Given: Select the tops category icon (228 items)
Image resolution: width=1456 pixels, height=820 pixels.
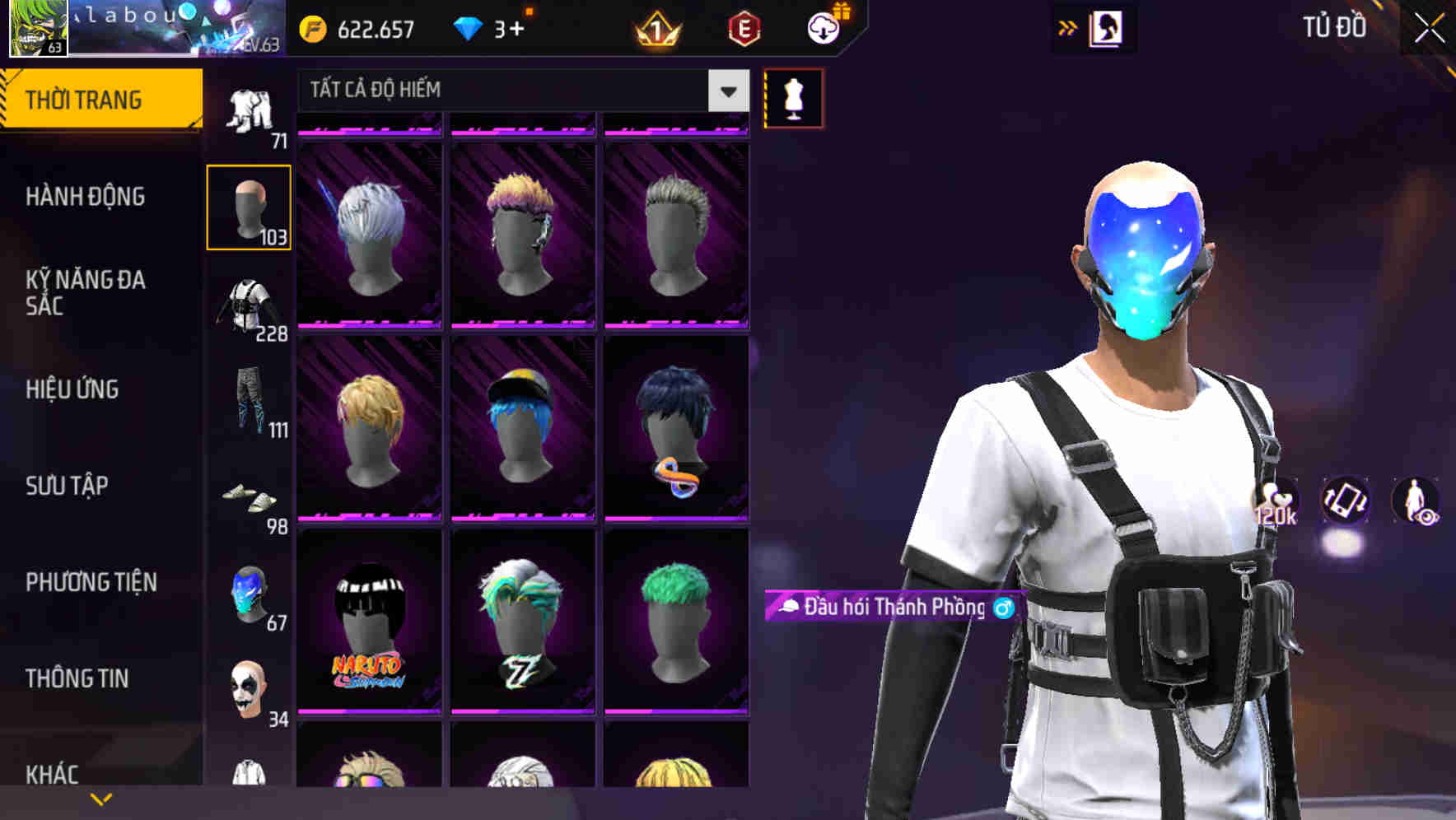Looking at the screenshot, I should [x=249, y=306].
